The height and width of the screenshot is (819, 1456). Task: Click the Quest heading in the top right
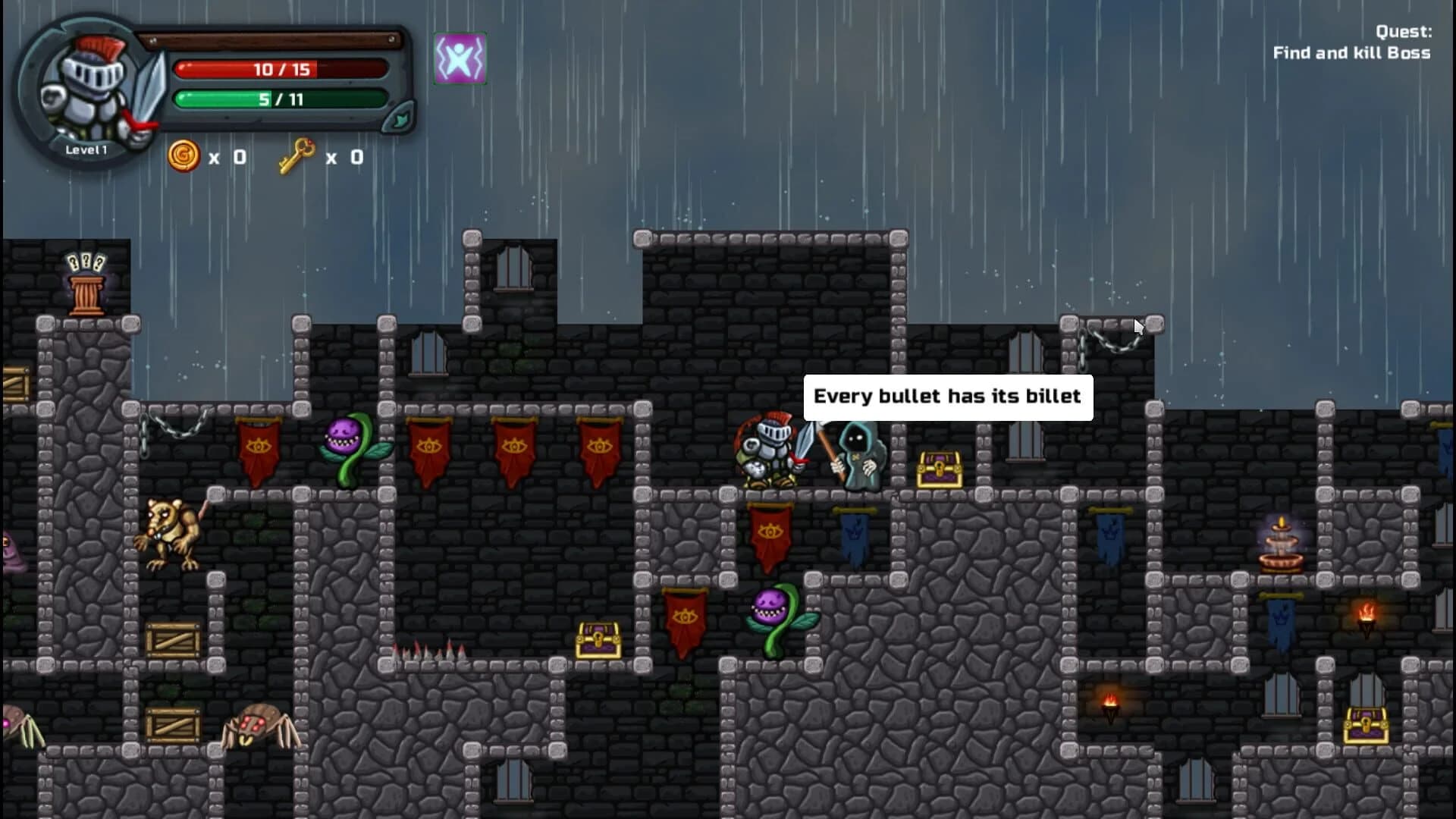[x=1404, y=32]
